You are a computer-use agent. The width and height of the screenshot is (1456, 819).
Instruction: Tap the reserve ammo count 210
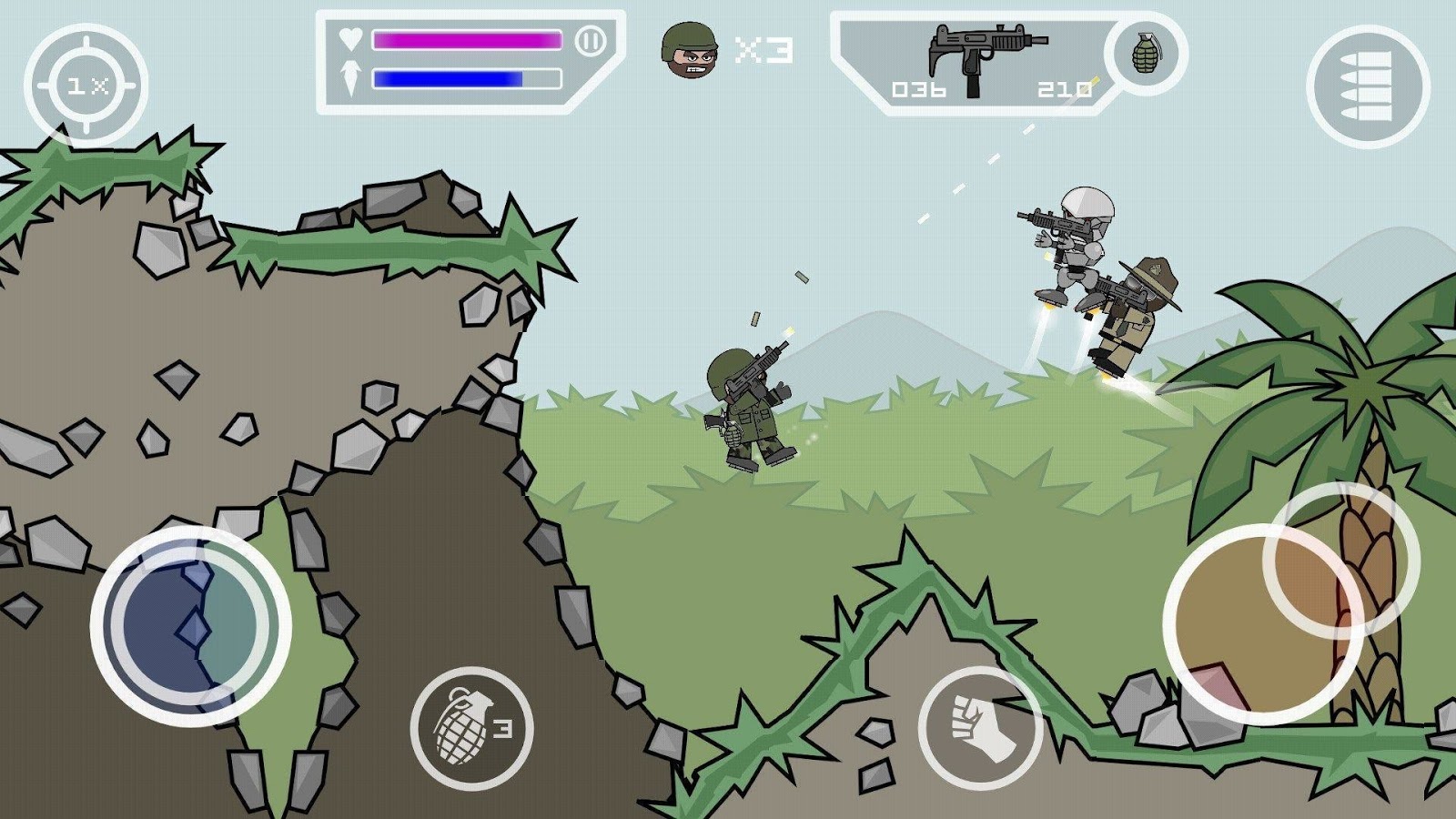point(1067,88)
